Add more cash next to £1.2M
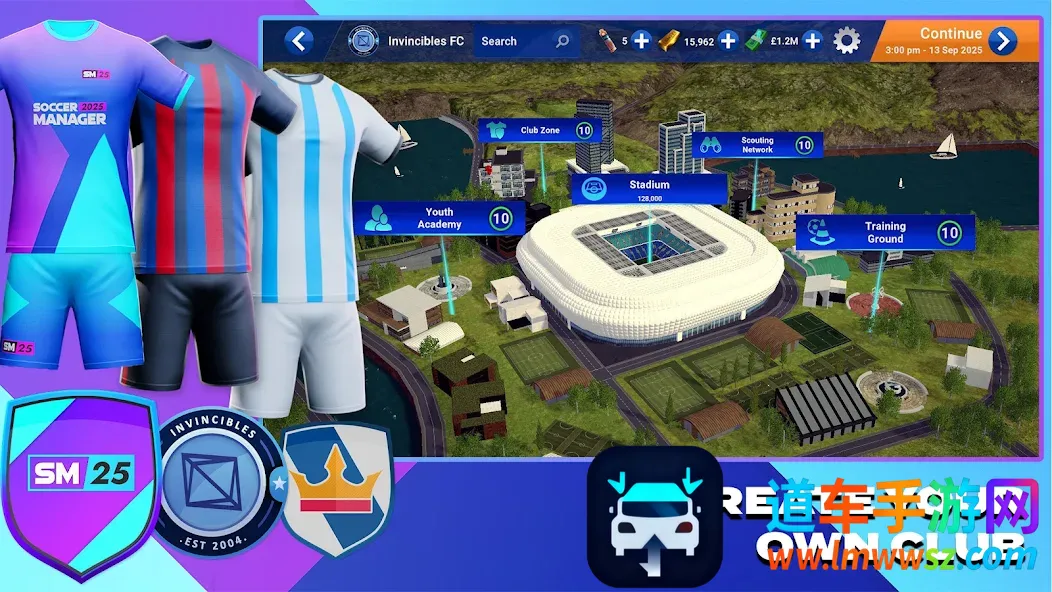The height and width of the screenshot is (592, 1052). point(813,41)
